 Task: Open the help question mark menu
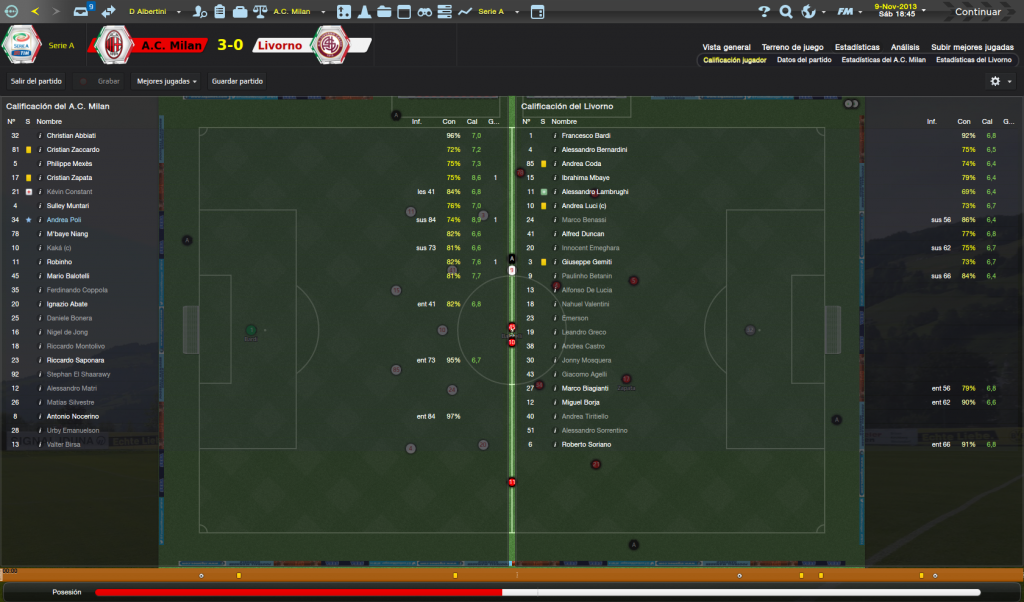click(x=765, y=12)
